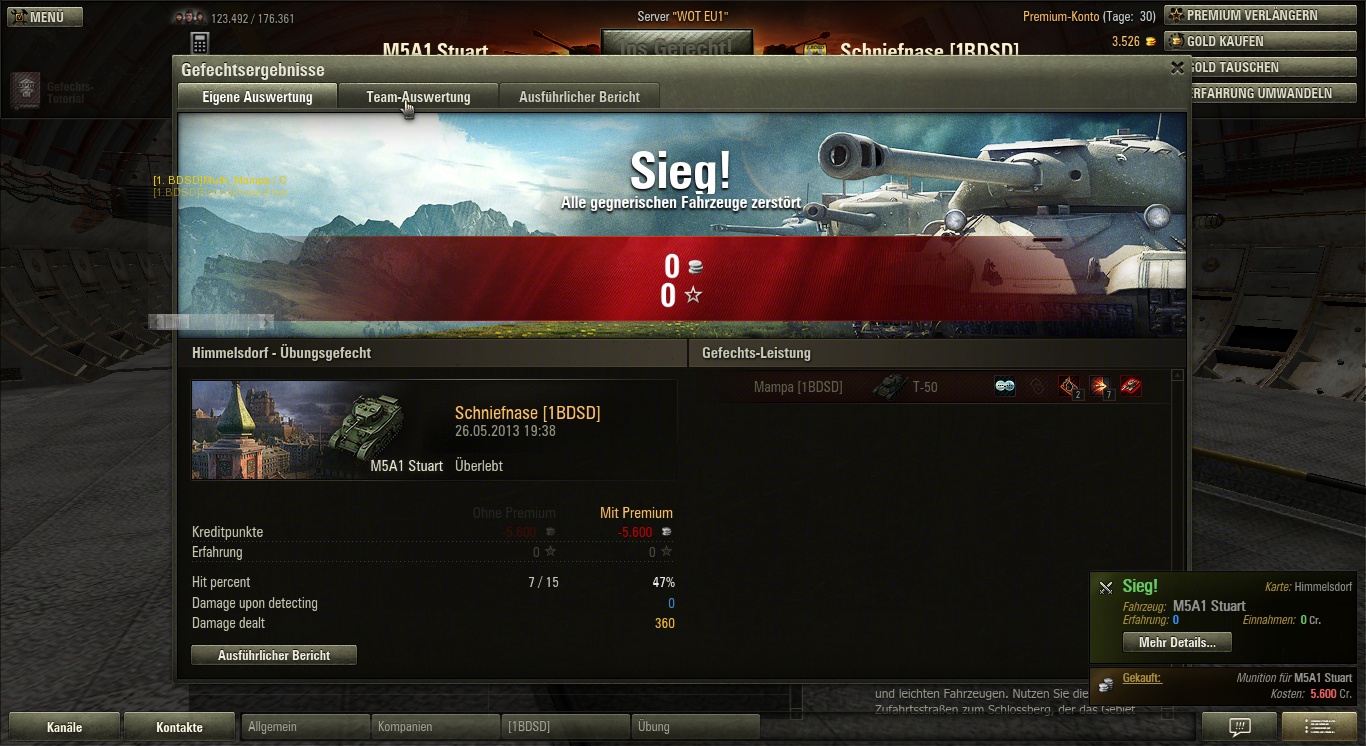Open the Kontakte list
The height and width of the screenshot is (746, 1366).
point(180,727)
